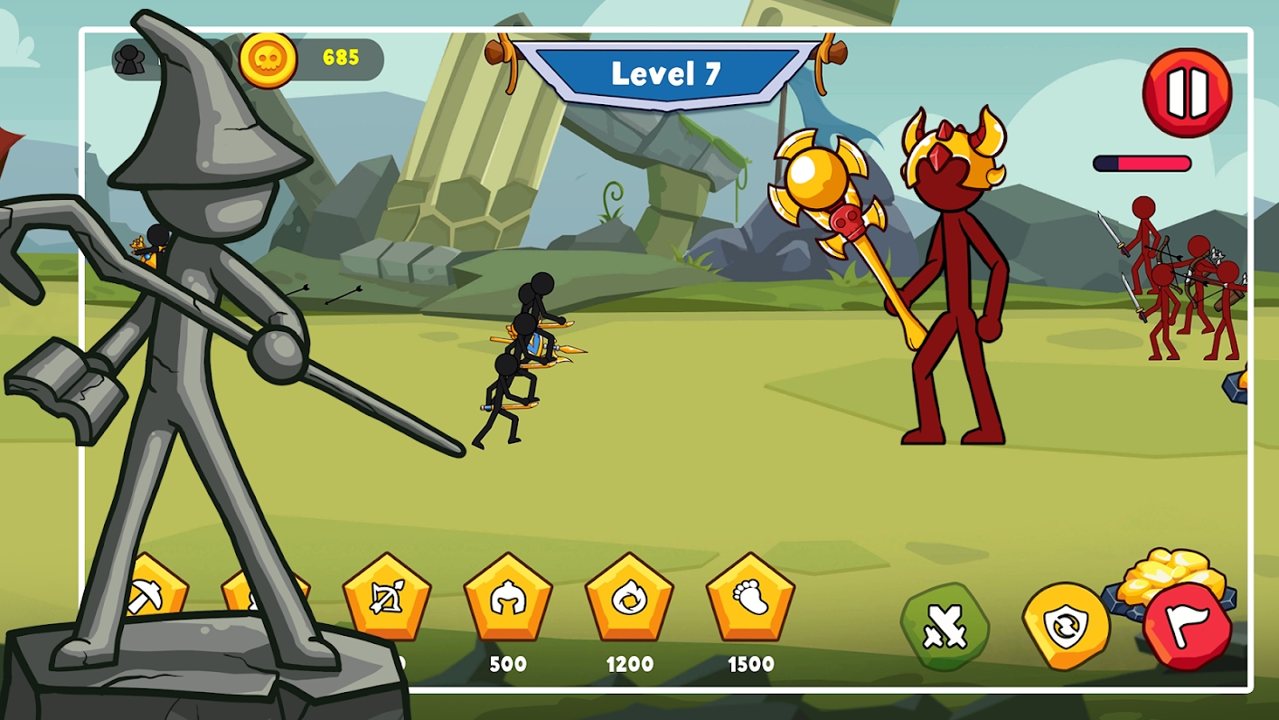Activate the yellow shield defend button
The width and height of the screenshot is (1279, 720).
[1065, 626]
